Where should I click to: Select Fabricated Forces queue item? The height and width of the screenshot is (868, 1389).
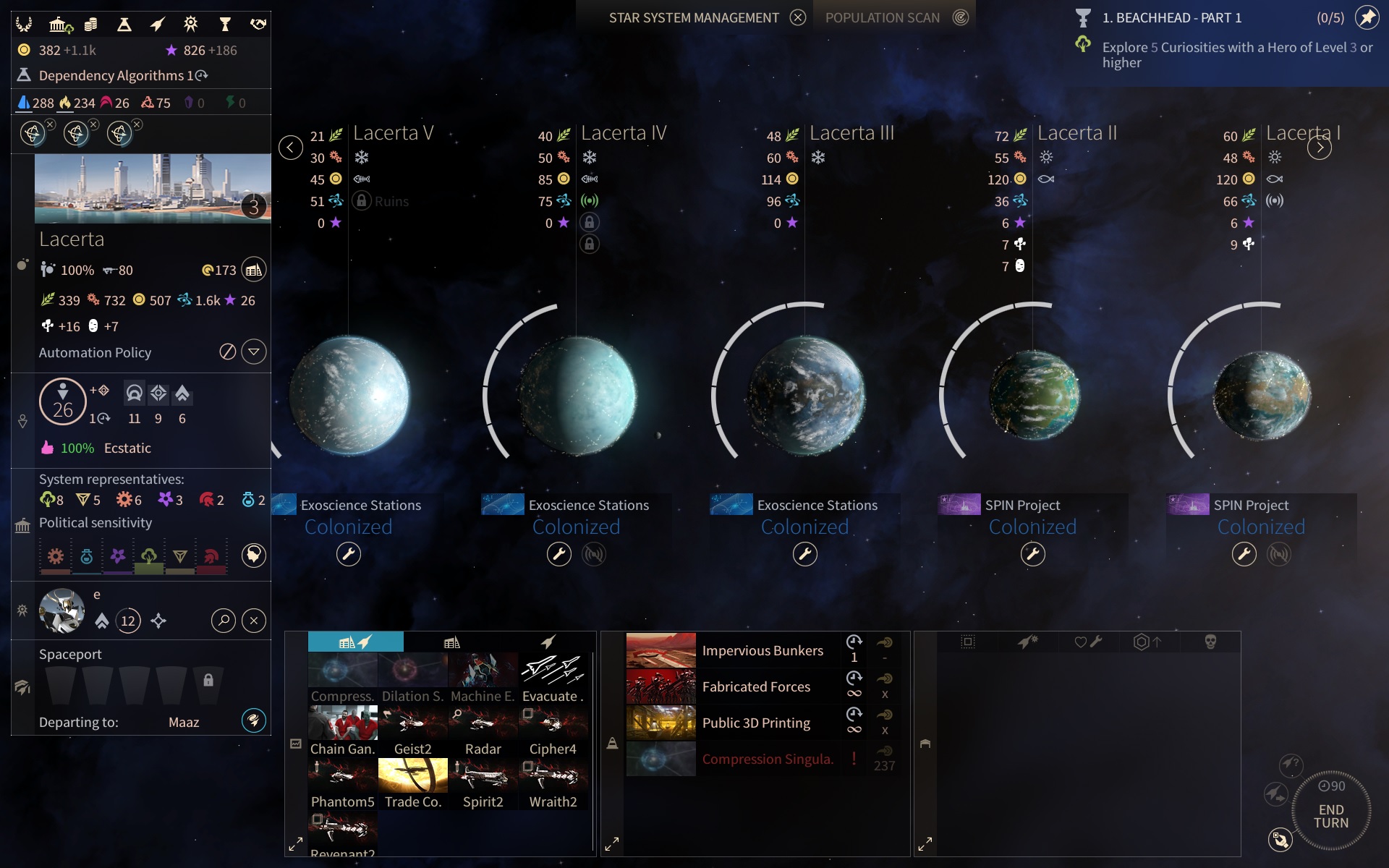[x=755, y=686]
